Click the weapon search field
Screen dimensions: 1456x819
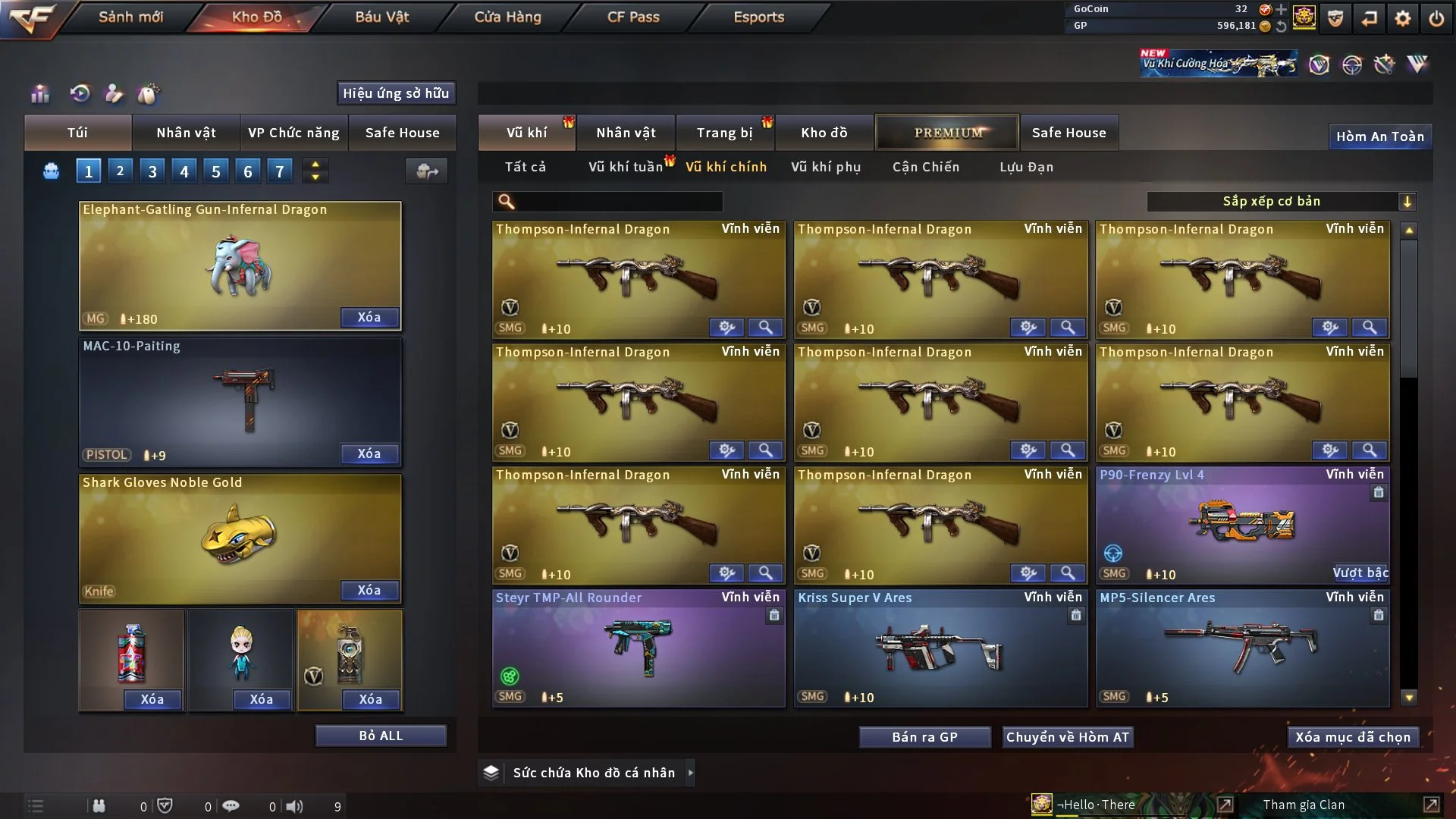(x=618, y=202)
